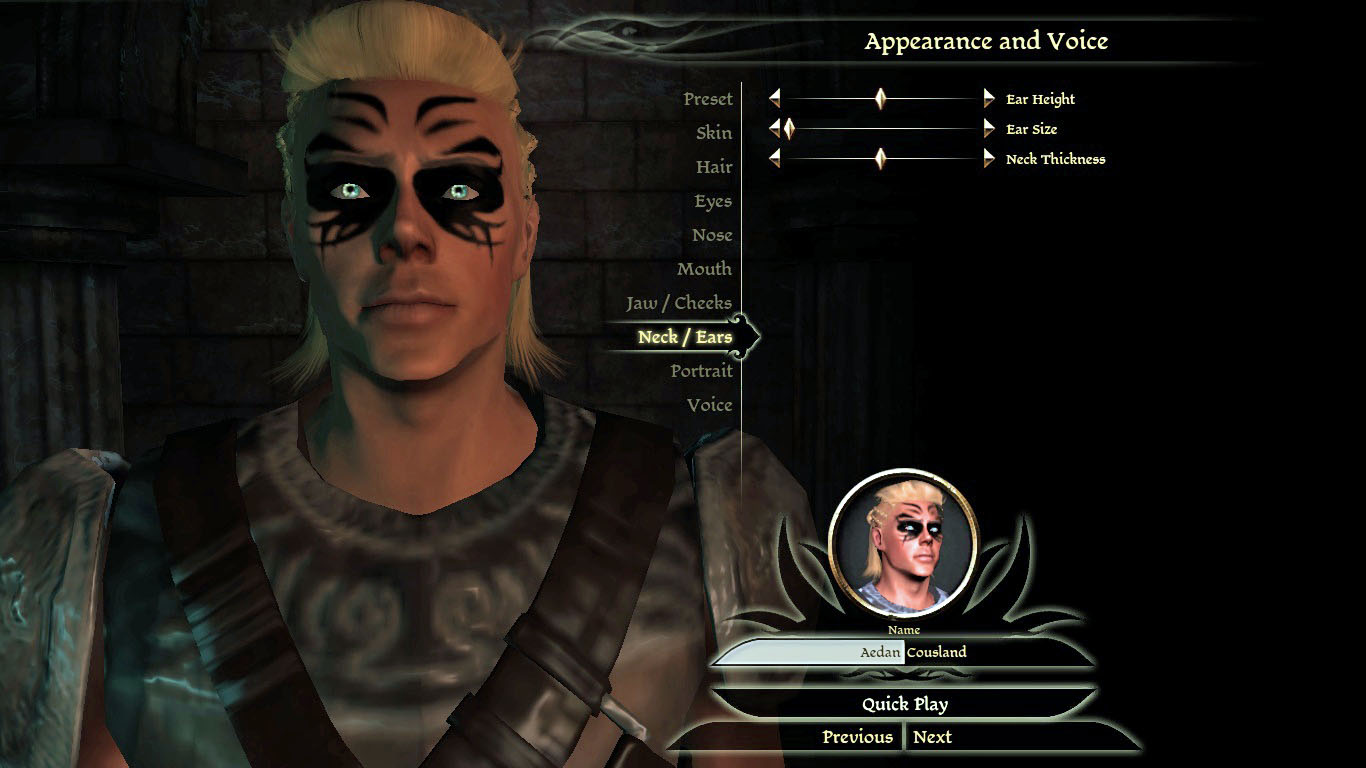Open the Portrait category
The width and height of the screenshot is (1366, 768).
[x=701, y=371]
